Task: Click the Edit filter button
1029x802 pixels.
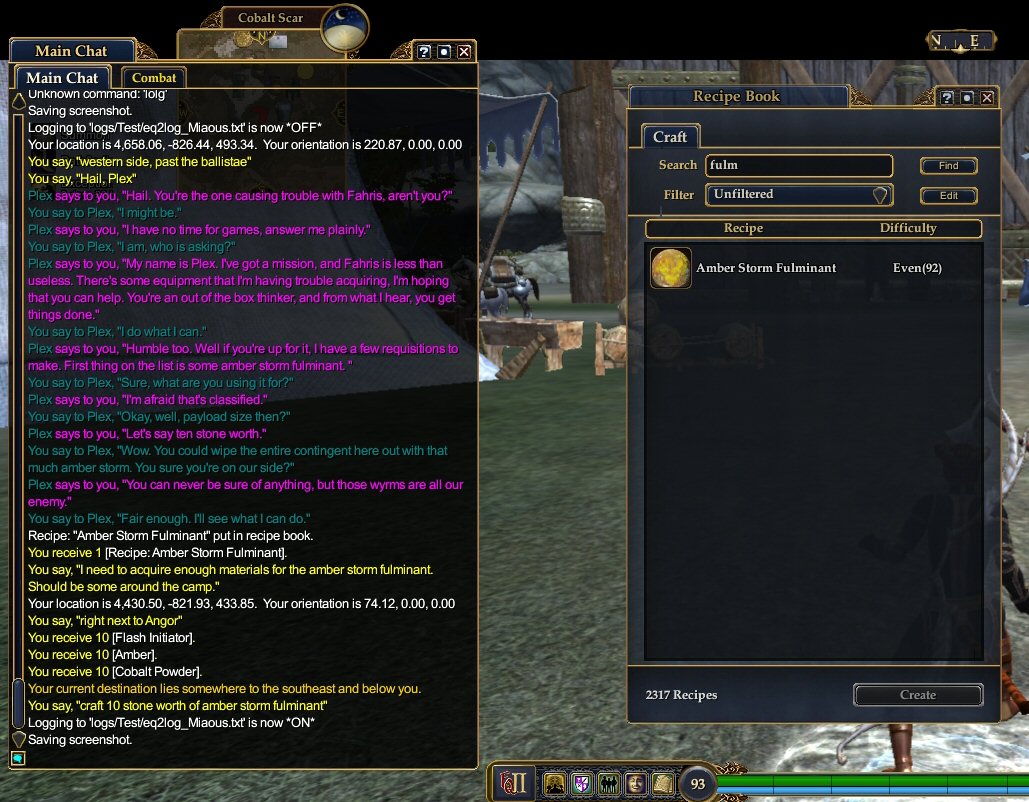Action: pos(948,196)
